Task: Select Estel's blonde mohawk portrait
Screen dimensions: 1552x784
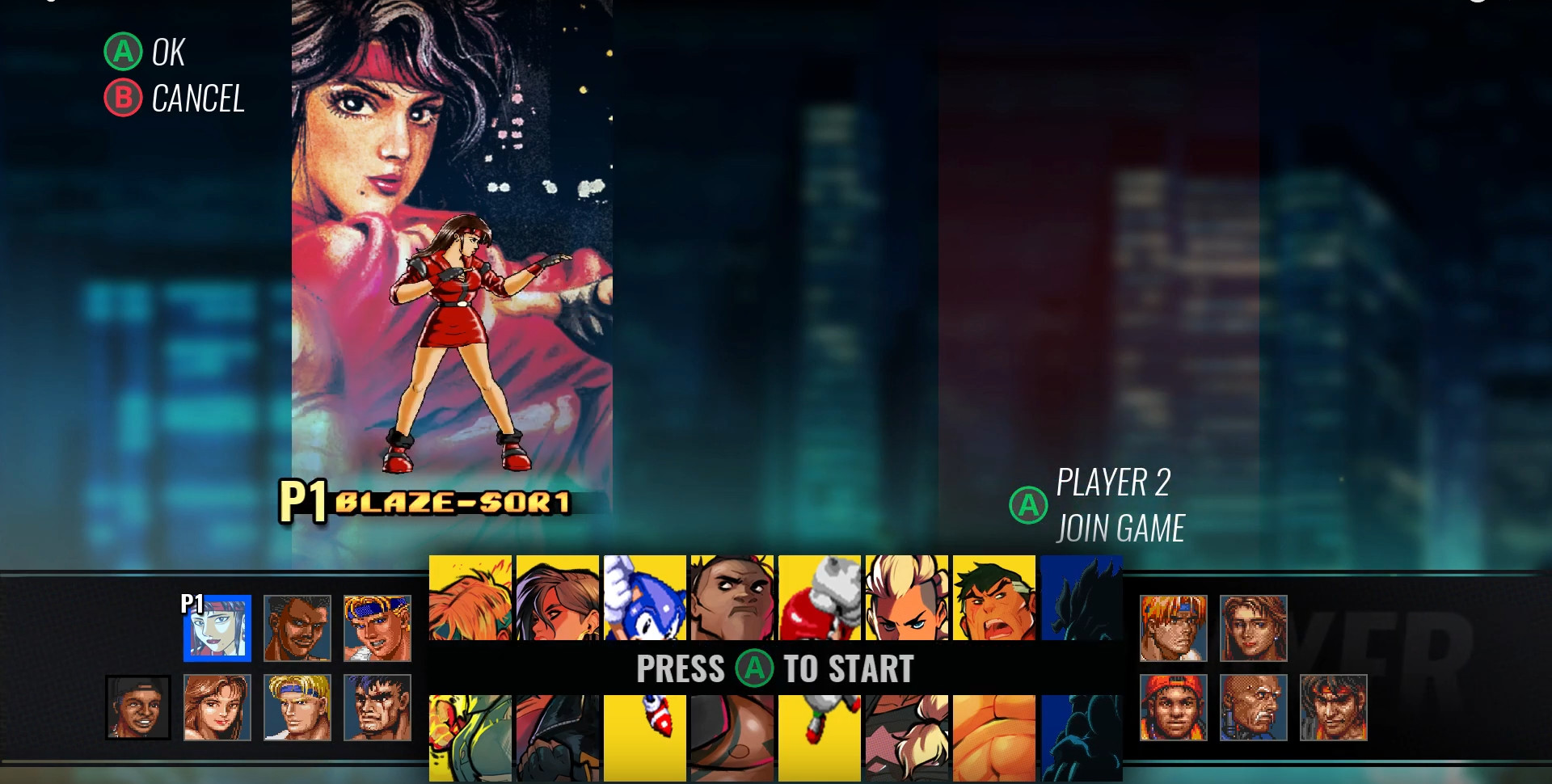Action: [x=906, y=596]
